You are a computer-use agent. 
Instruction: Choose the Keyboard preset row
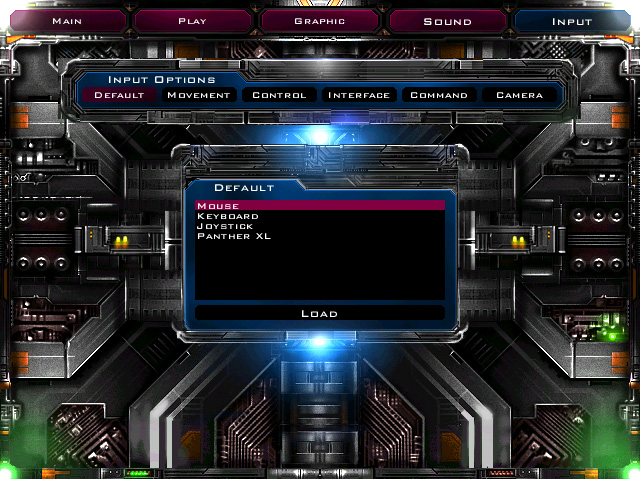click(x=319, y=216)
